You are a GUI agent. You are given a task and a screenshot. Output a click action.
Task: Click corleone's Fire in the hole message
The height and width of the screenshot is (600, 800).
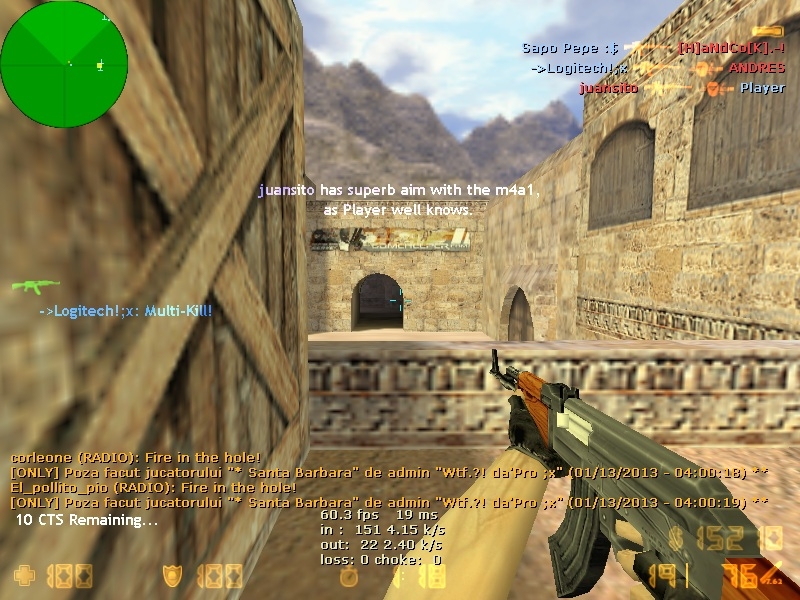136,457
